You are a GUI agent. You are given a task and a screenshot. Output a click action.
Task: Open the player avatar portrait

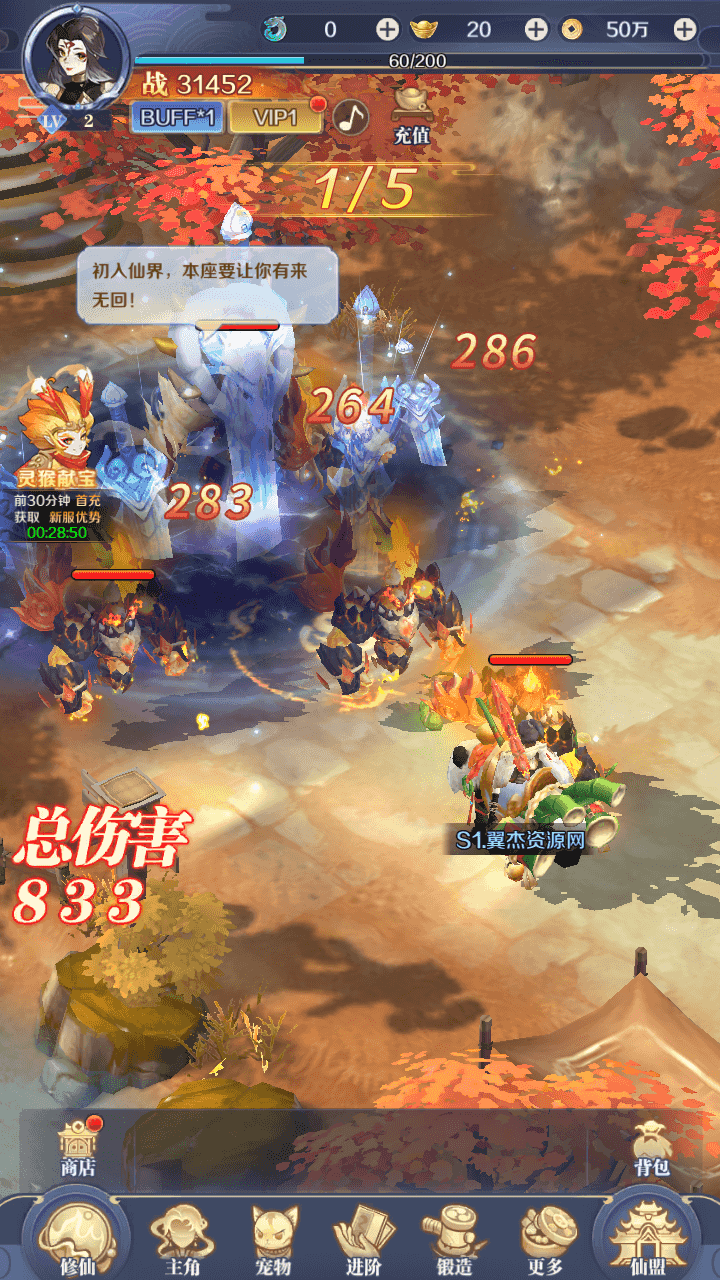point(76,58)
